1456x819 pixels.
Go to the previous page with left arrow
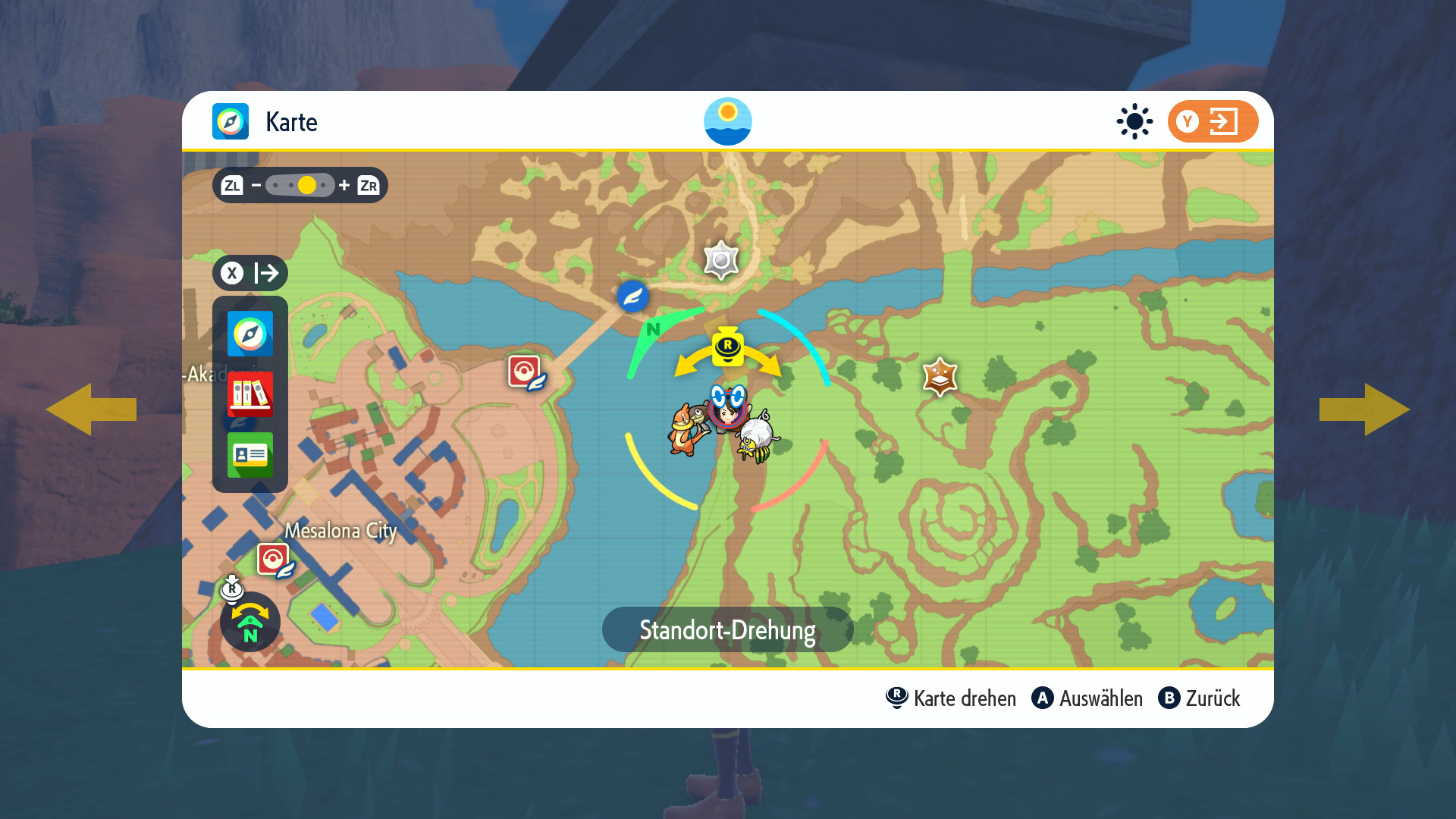pyautogui.click(x=91, y=409)
